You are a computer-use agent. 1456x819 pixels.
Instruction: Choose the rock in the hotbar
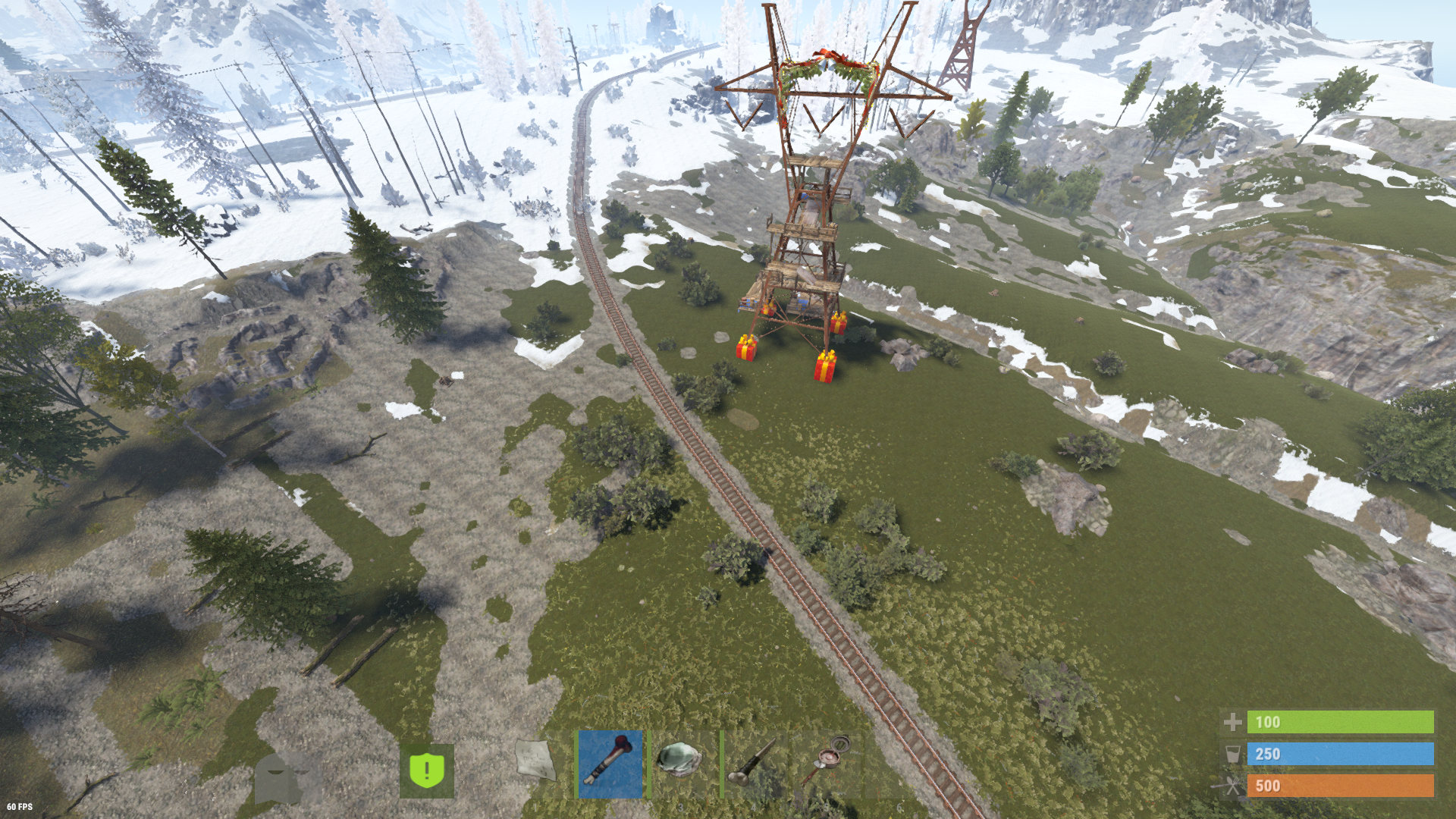coord(681,764)
